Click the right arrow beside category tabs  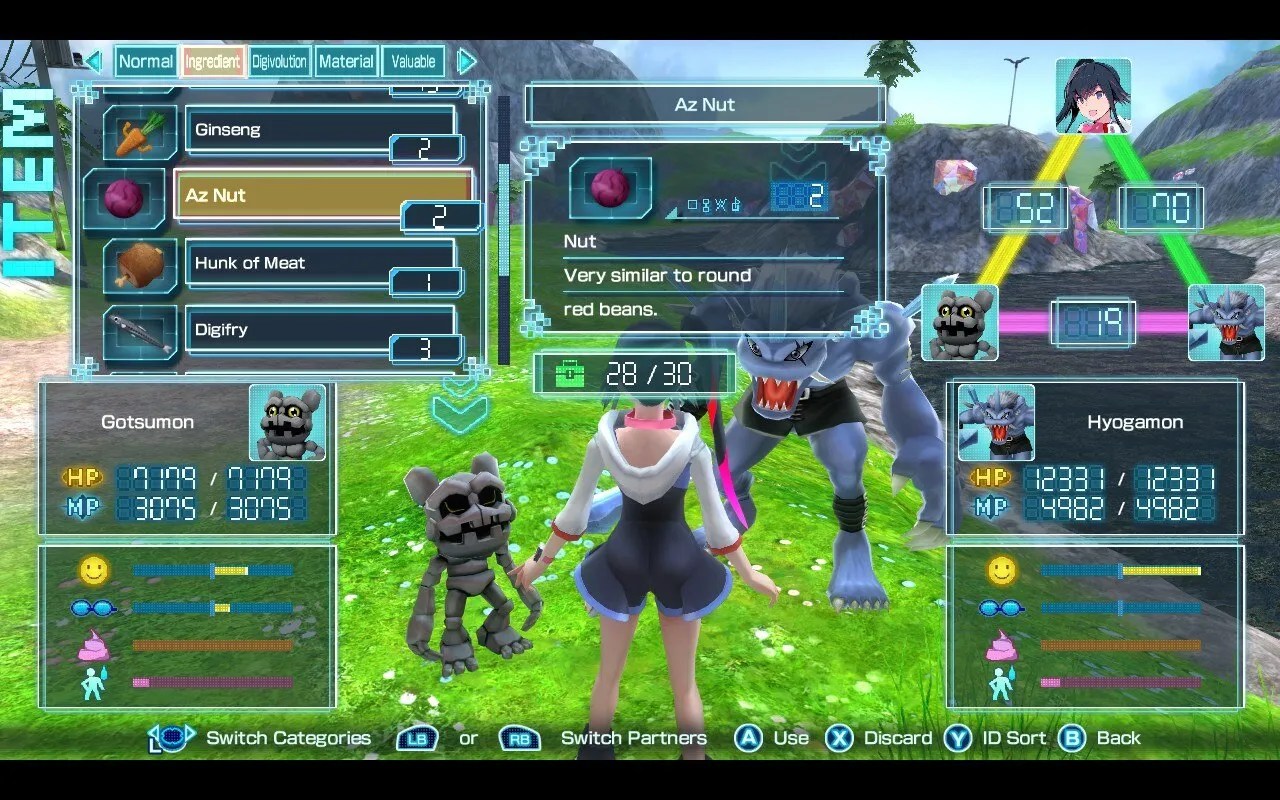[x=466, y=61]
